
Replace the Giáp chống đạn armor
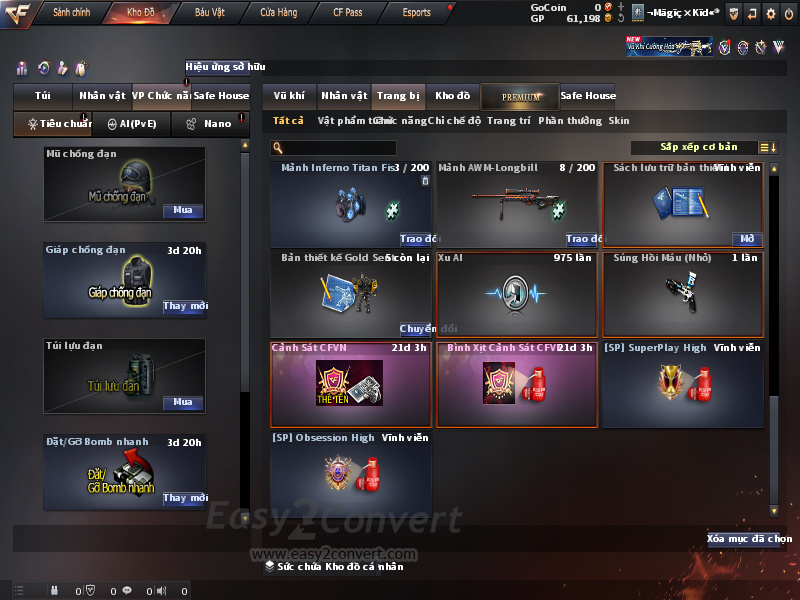(184, 306)
